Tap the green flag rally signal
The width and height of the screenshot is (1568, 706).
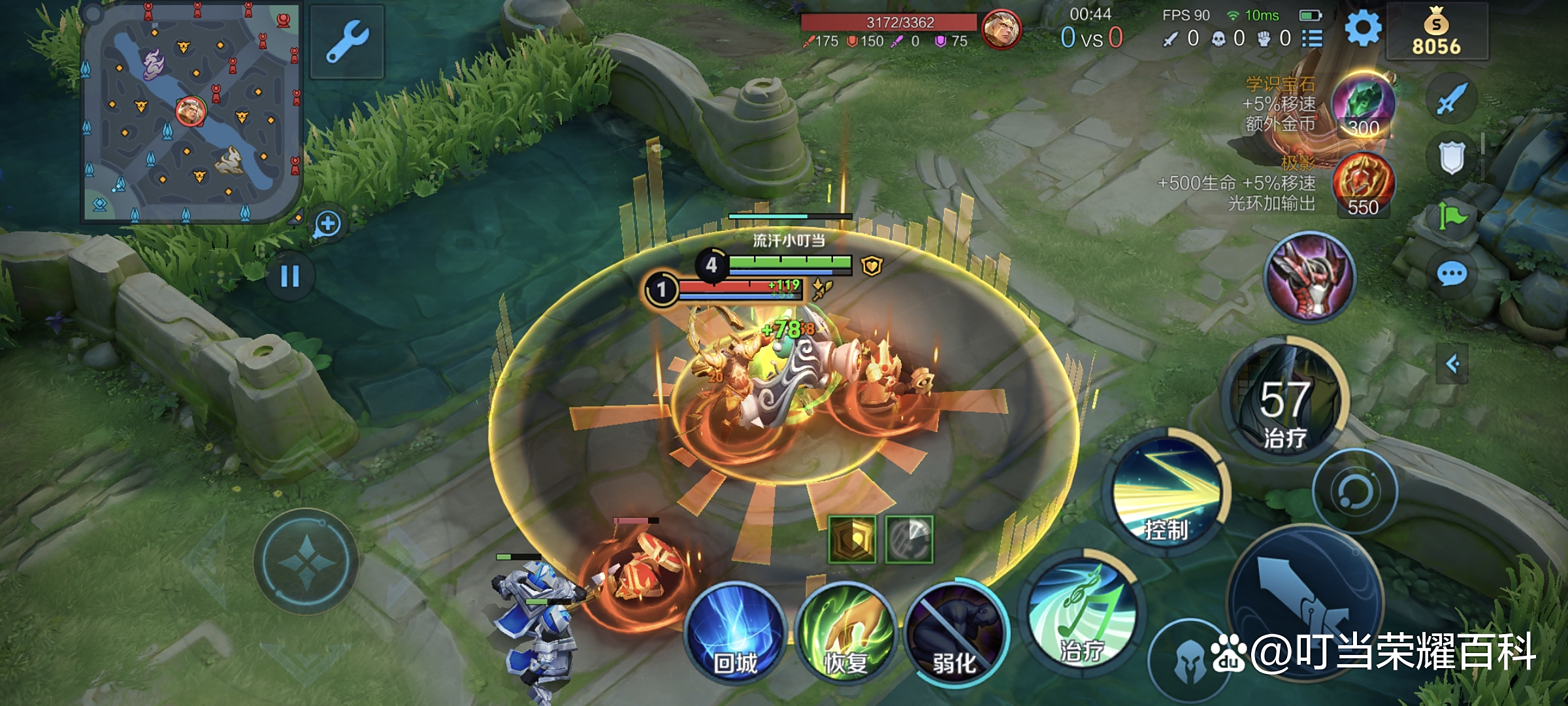click(1452, 216)
